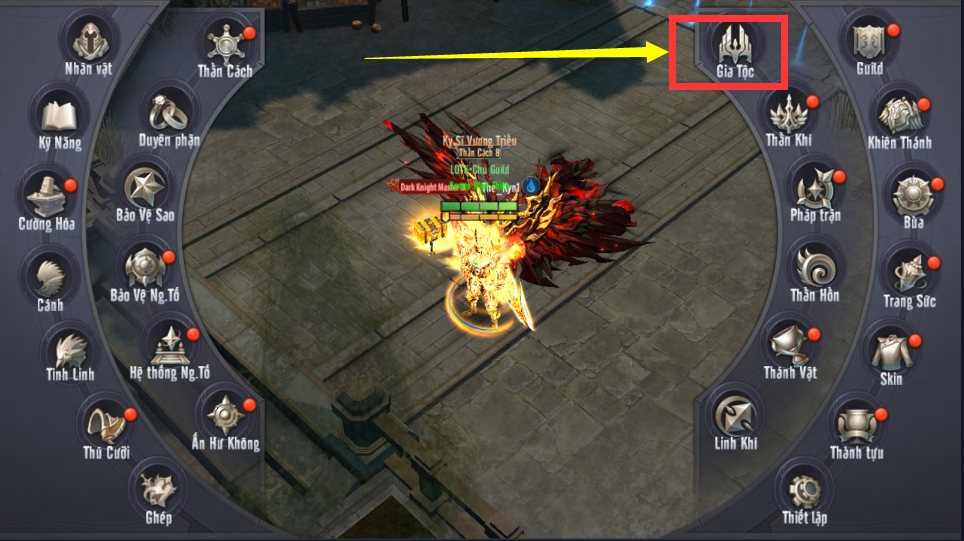
Task: Click the Ghép combine icon
Action: point(158,489)
